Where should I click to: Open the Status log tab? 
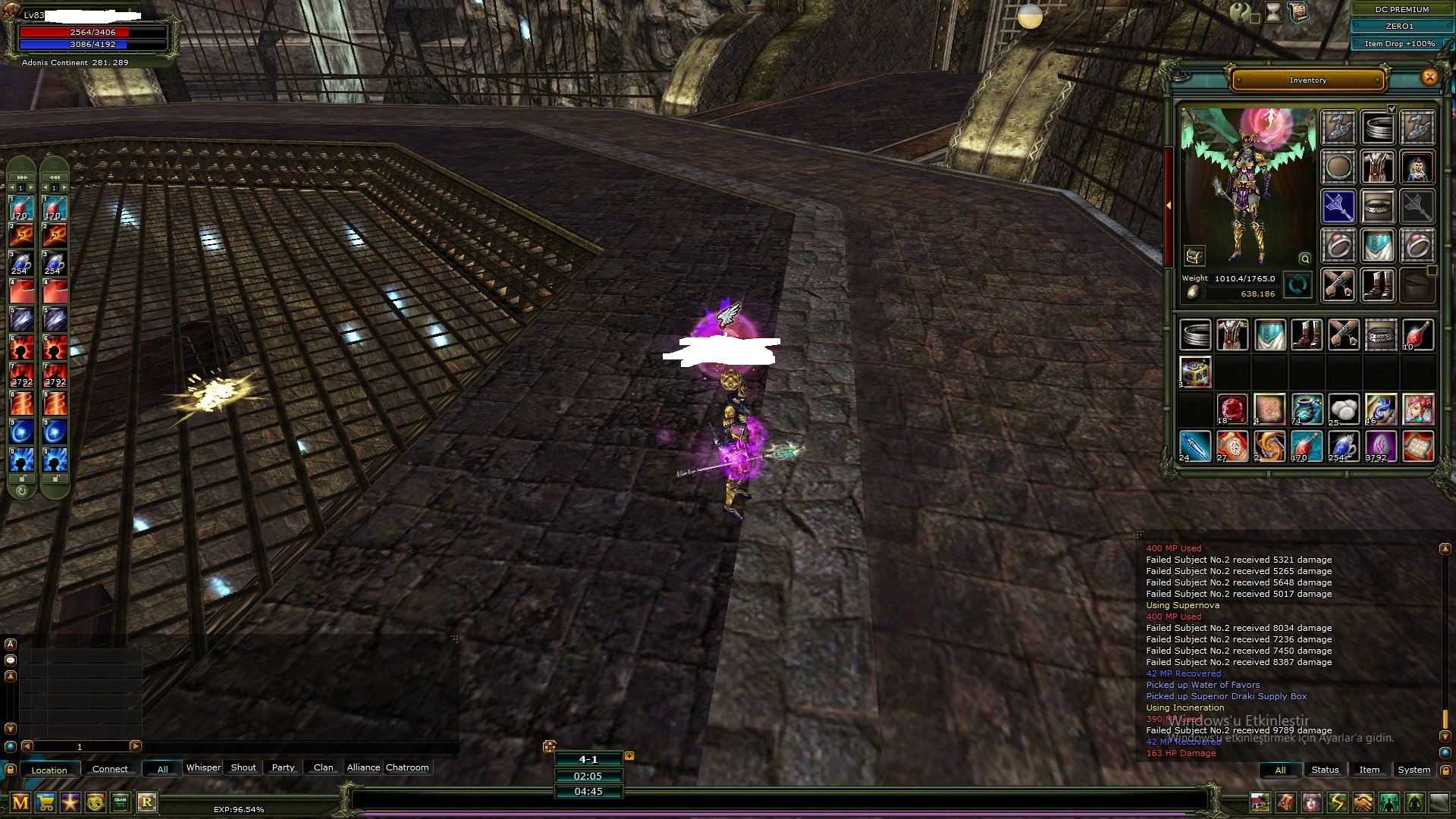[1325, 770]
